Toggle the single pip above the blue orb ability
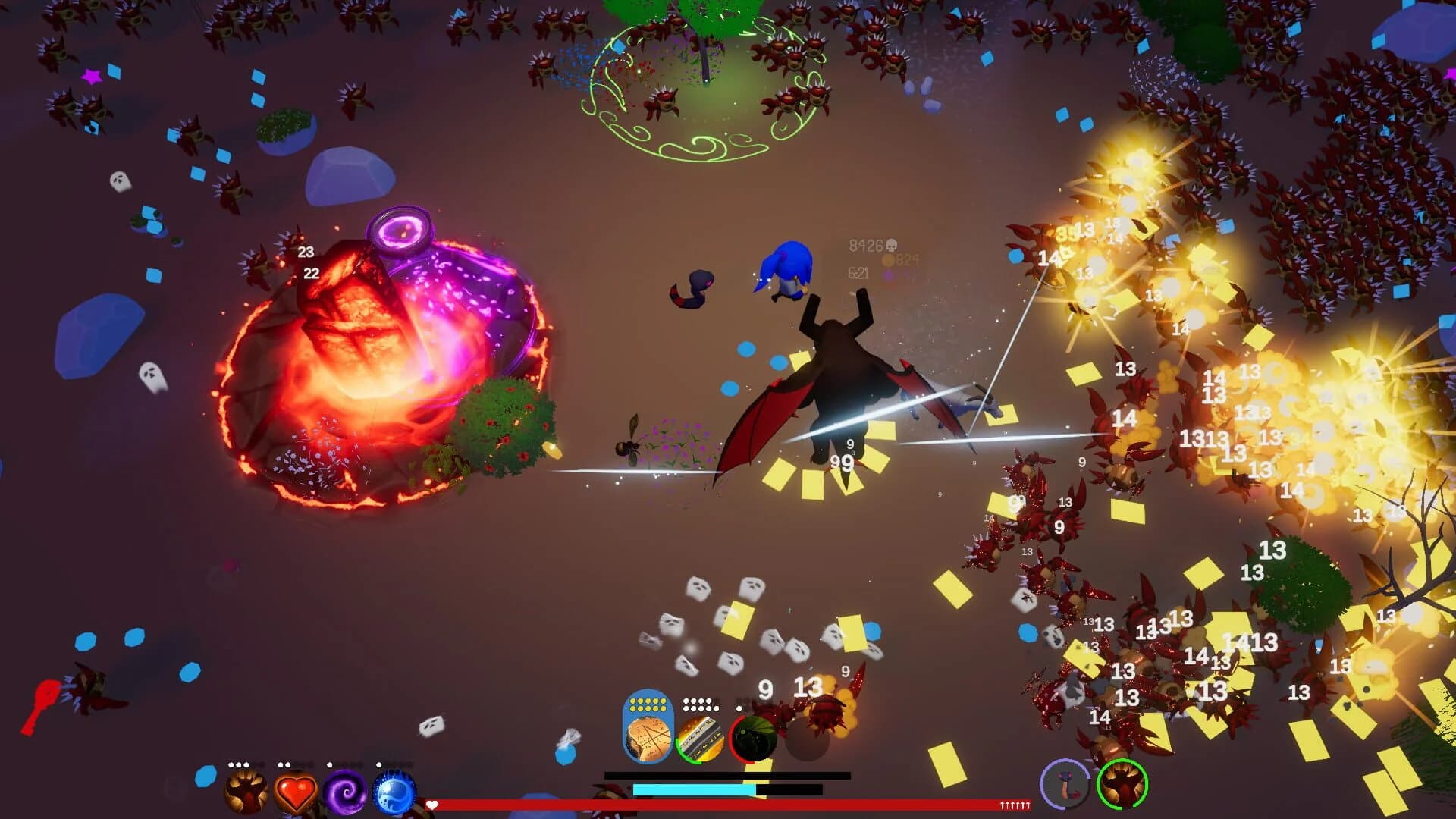The height and width of the screenshot is (819, 1456). coord(379,764)
